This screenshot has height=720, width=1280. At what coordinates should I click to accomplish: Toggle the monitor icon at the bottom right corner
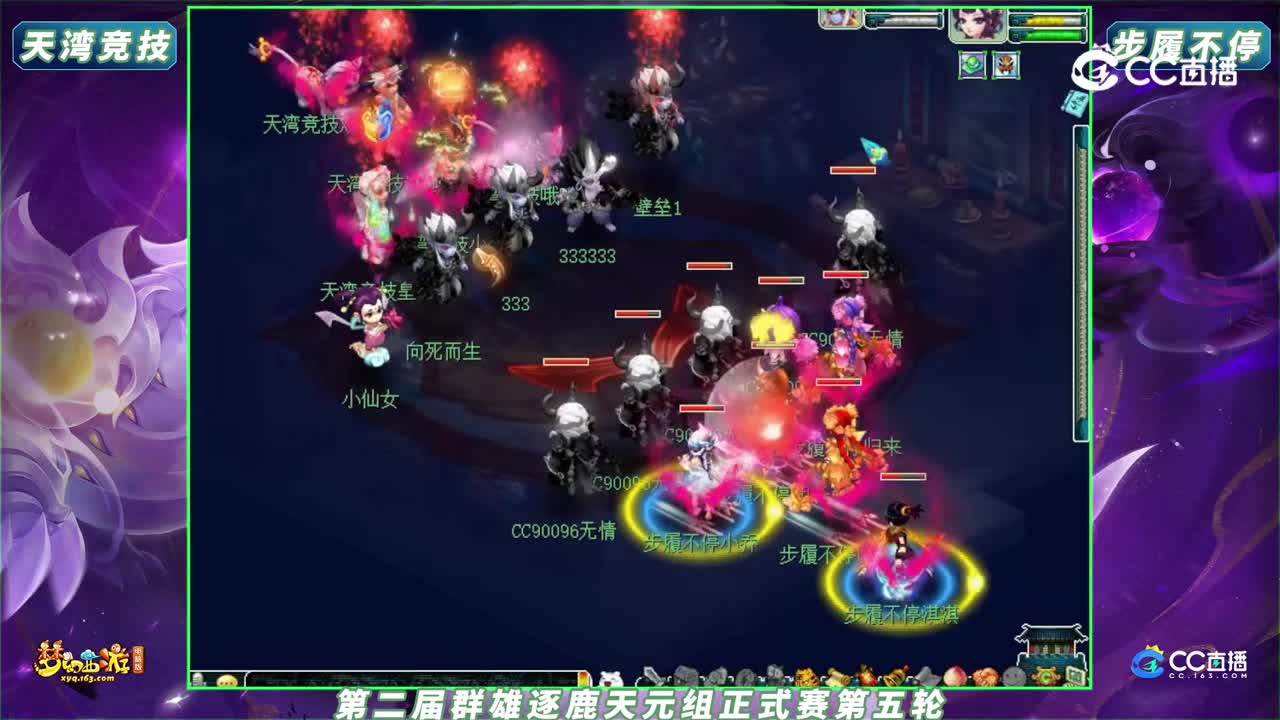click(x=1075, y=677)
